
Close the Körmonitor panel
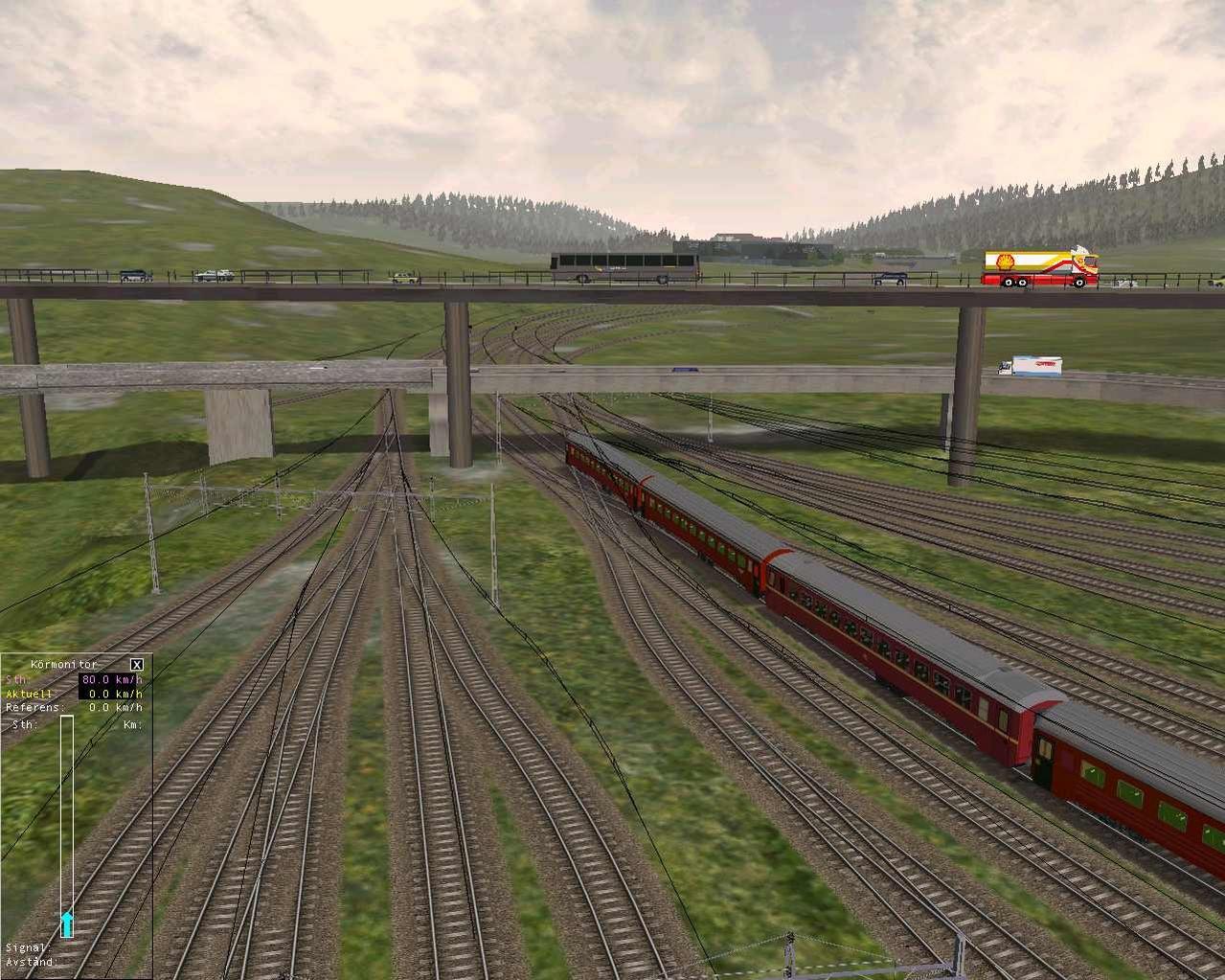click(137, 664)
